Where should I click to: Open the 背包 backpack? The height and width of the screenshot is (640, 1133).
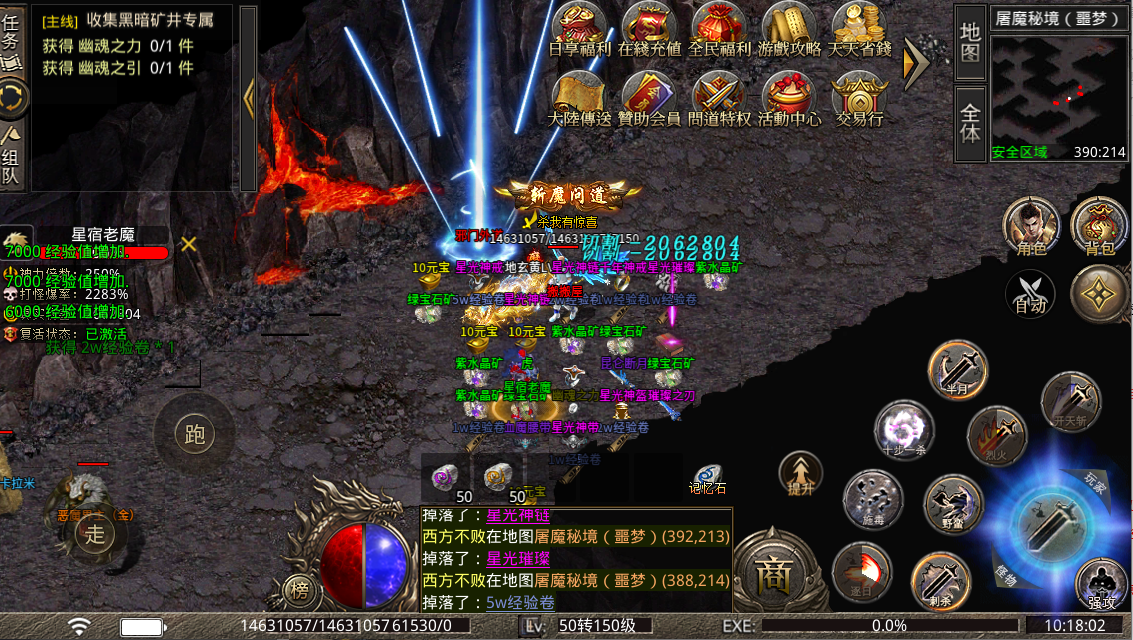tap(1099, 225)
